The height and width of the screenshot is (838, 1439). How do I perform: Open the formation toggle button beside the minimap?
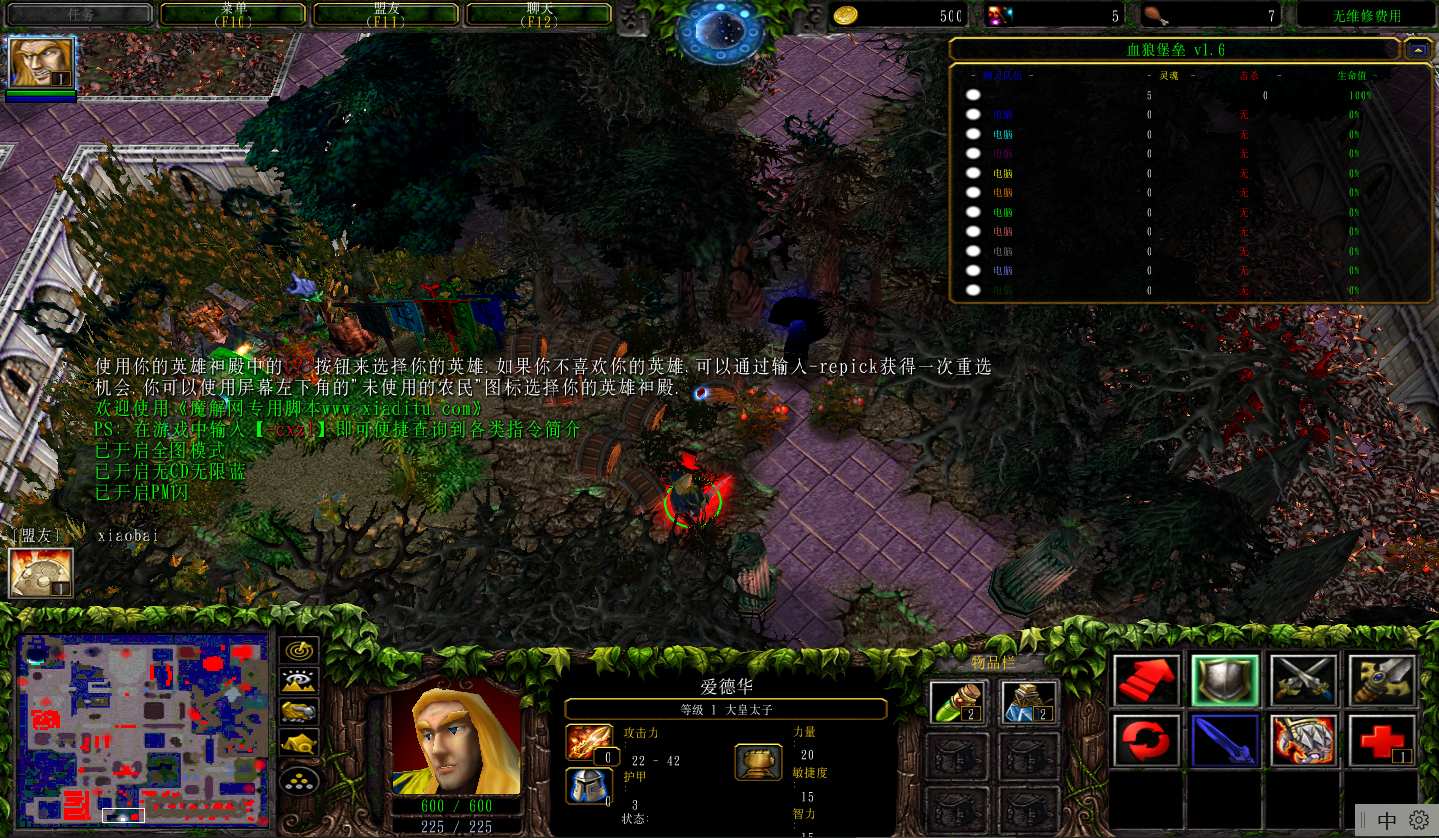(x=299, y=778)
